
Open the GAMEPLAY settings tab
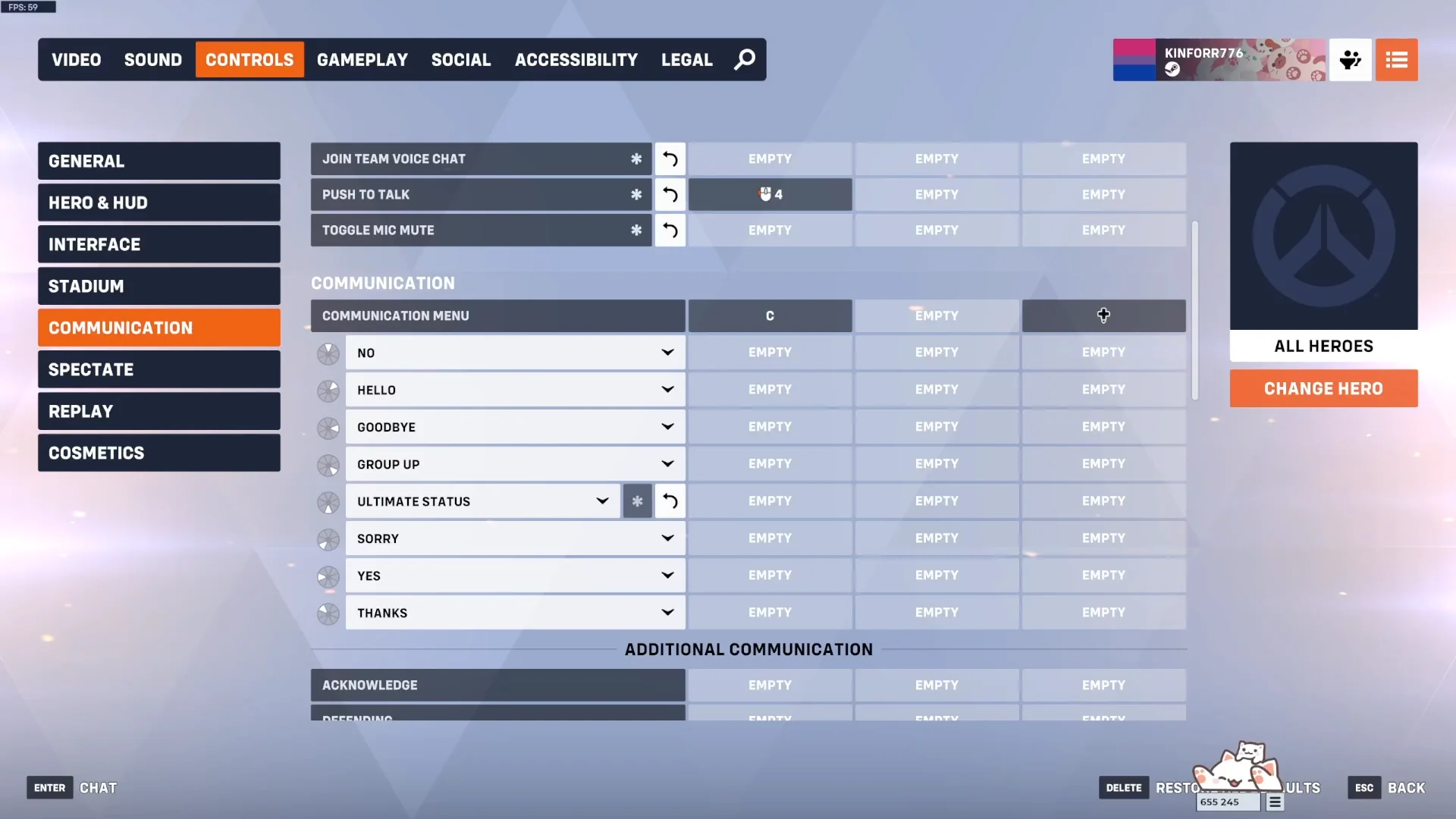point(362,59)
